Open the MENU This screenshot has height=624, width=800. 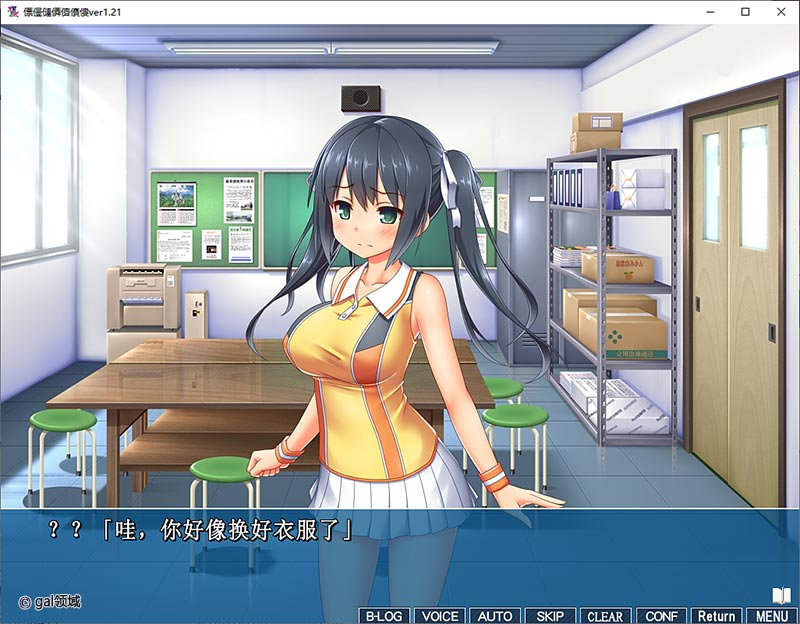click(771, 616)
